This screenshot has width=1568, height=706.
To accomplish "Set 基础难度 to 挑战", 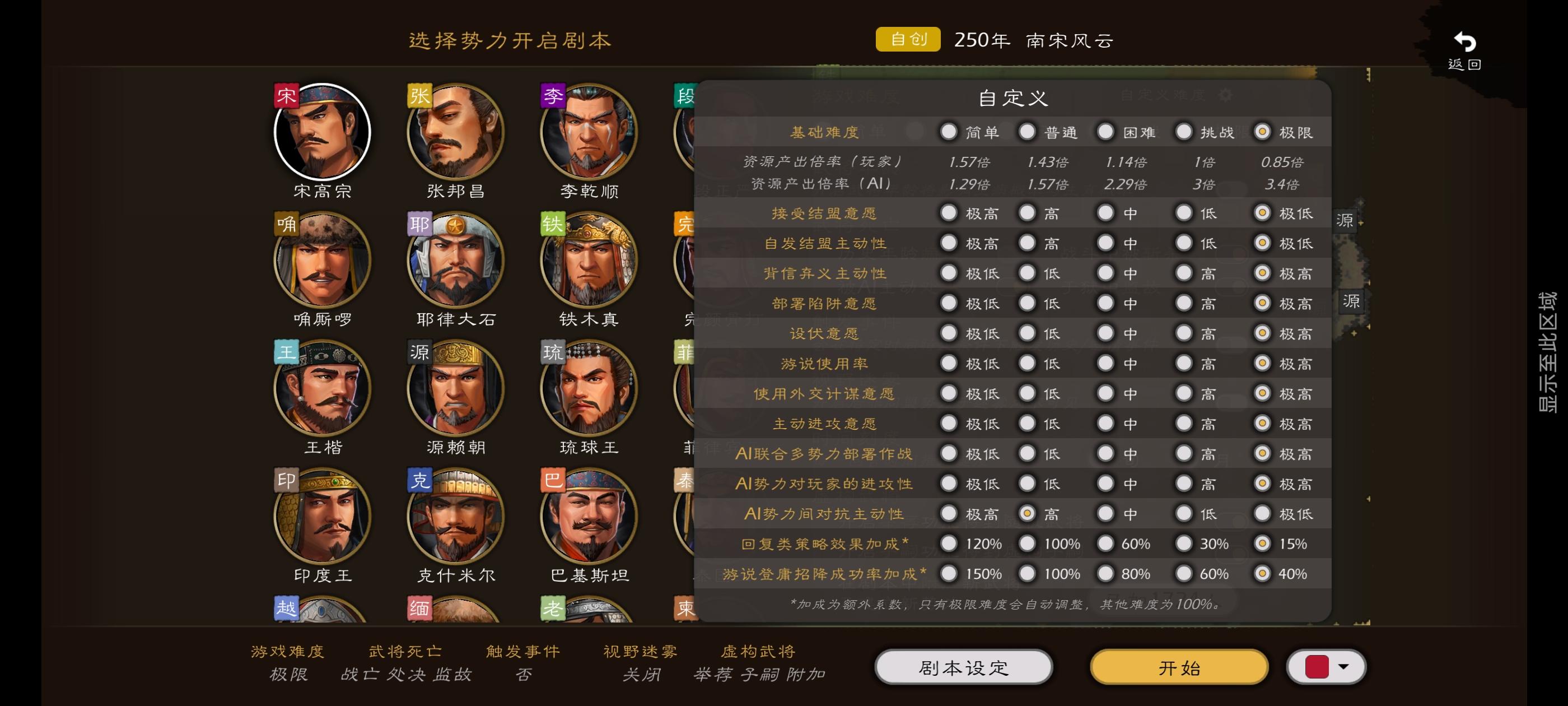I will pos(1184,132).
